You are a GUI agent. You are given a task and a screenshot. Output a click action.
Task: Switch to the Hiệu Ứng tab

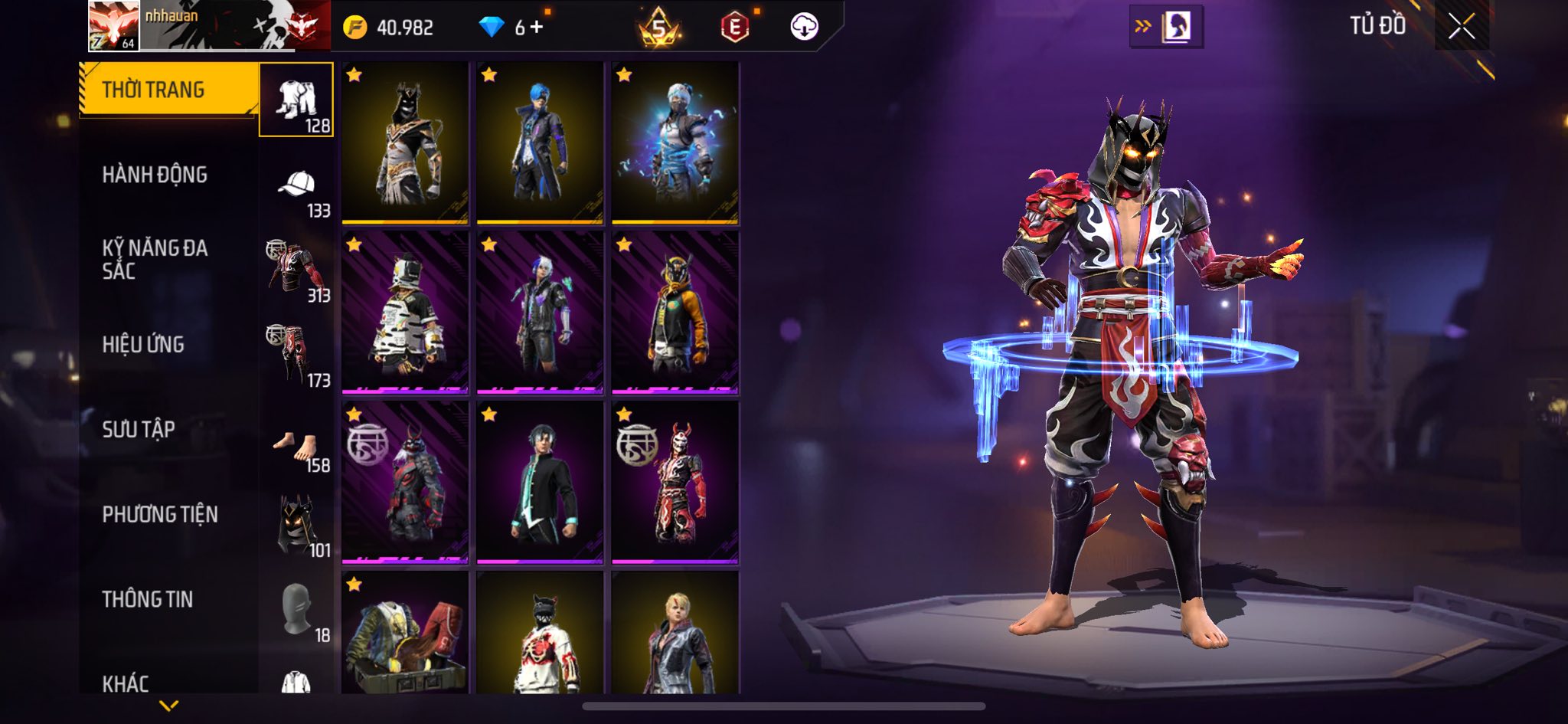[x=143, y=345]
